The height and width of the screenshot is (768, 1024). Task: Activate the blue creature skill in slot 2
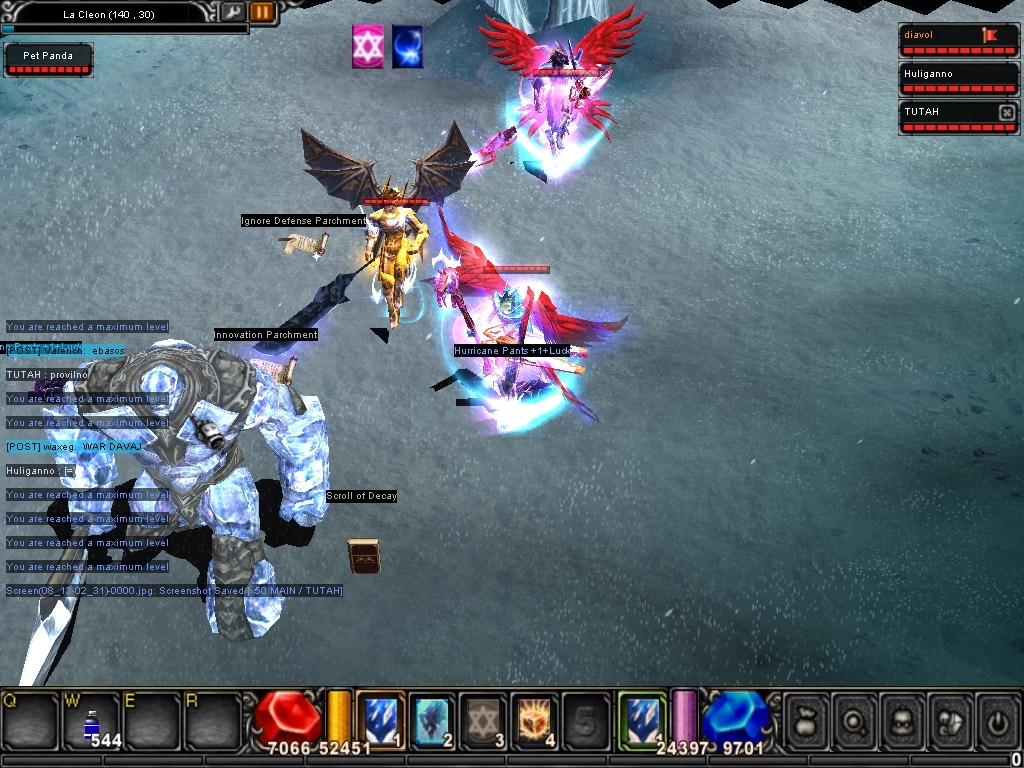pos(433,719)
